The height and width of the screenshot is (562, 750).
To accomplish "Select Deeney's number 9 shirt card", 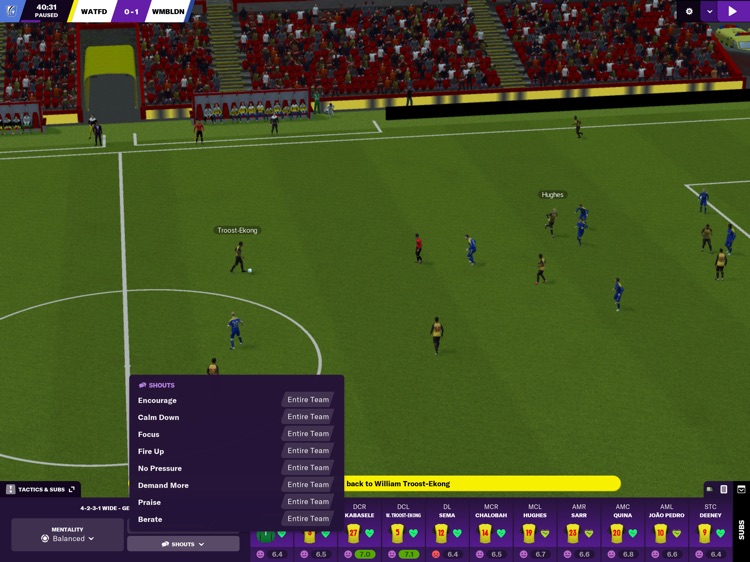I will (x=706, y=534).
